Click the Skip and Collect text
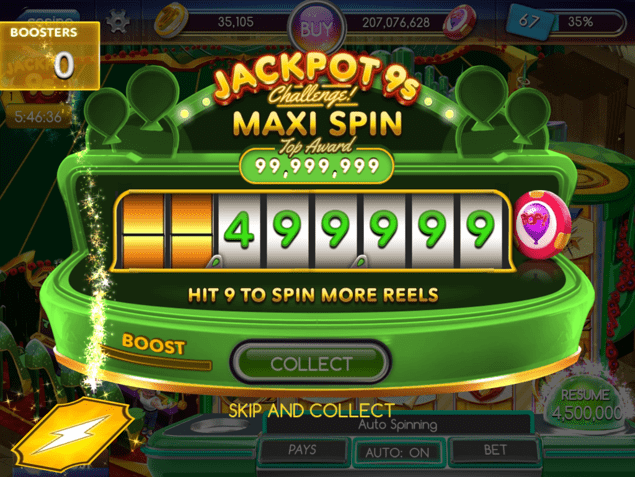635x477 pixels. (311, 410)
